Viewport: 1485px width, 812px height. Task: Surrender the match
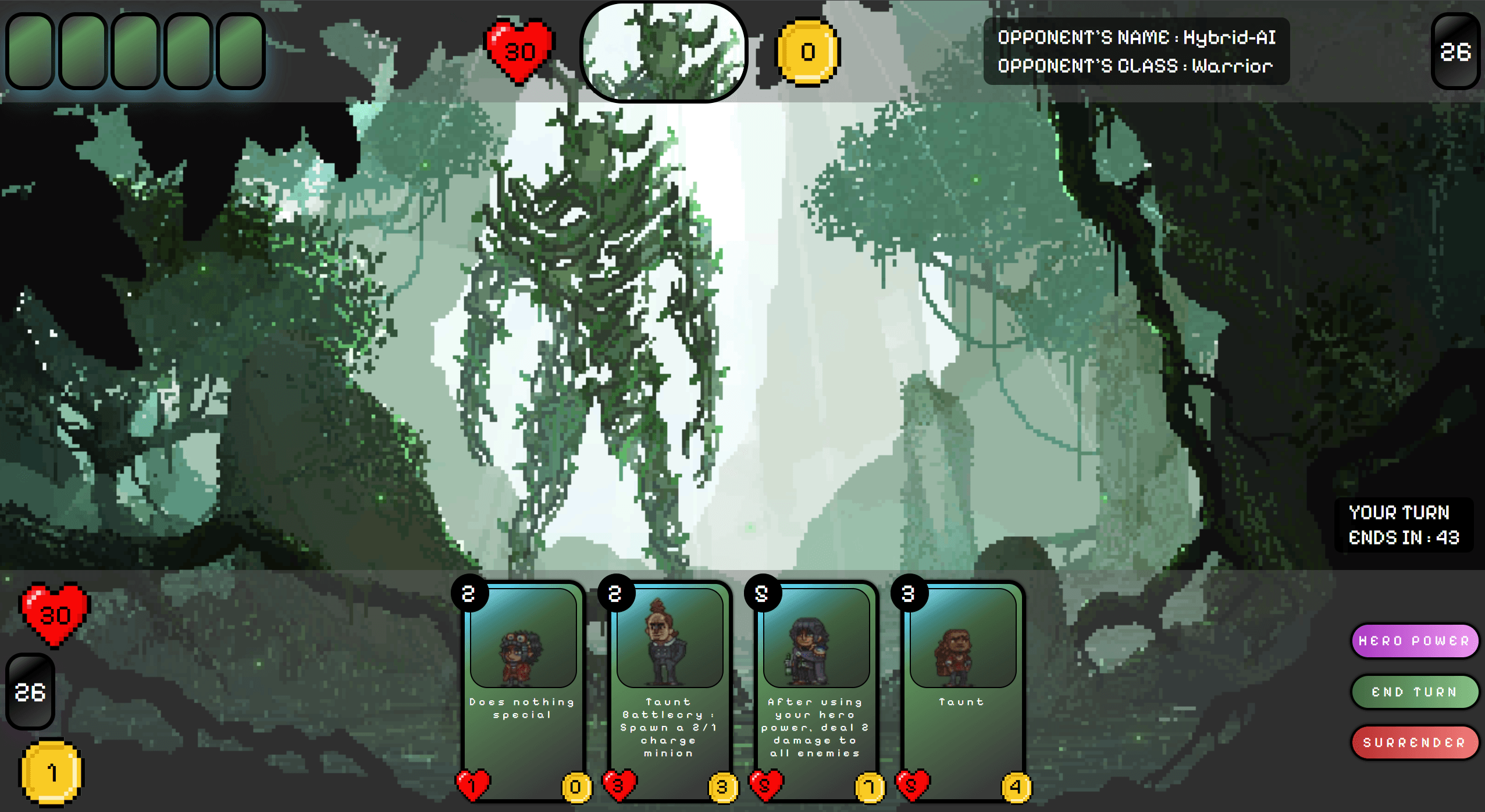(1413, 742)
